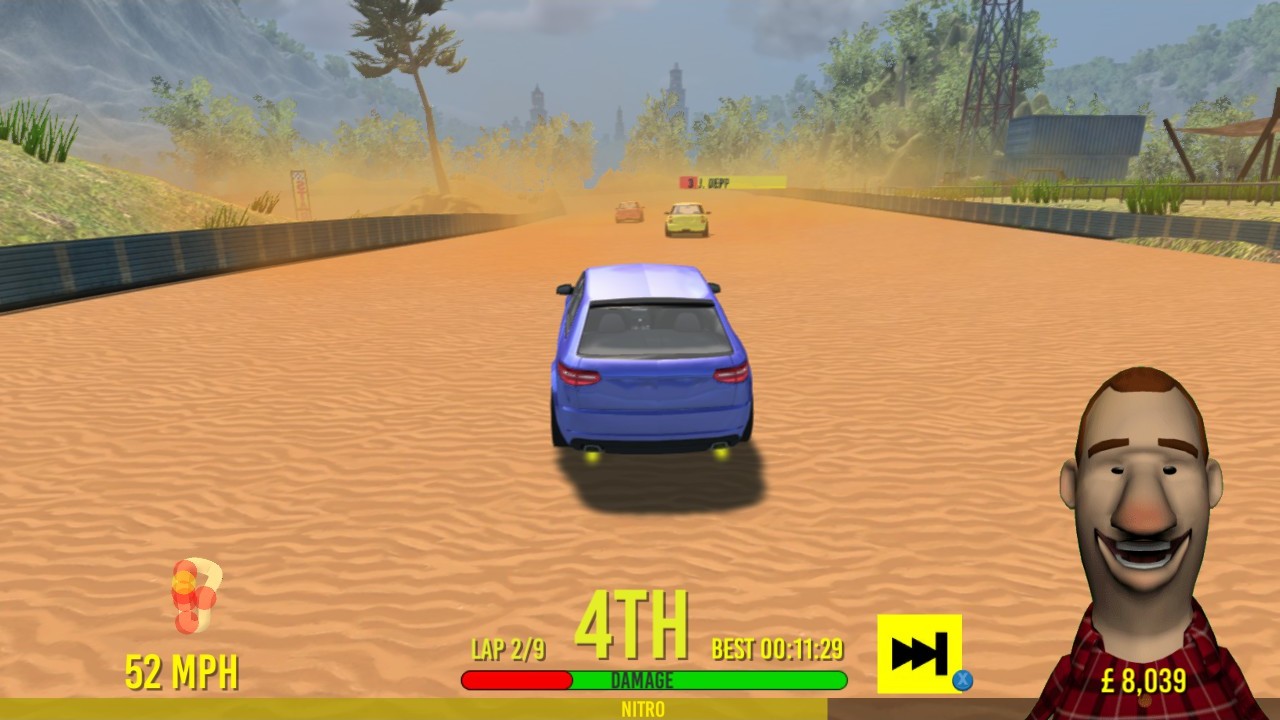This screenshot has width=1280, height=720.
Task: Tap the orange rival car in the distance
Action: click(x=627, y=210)
